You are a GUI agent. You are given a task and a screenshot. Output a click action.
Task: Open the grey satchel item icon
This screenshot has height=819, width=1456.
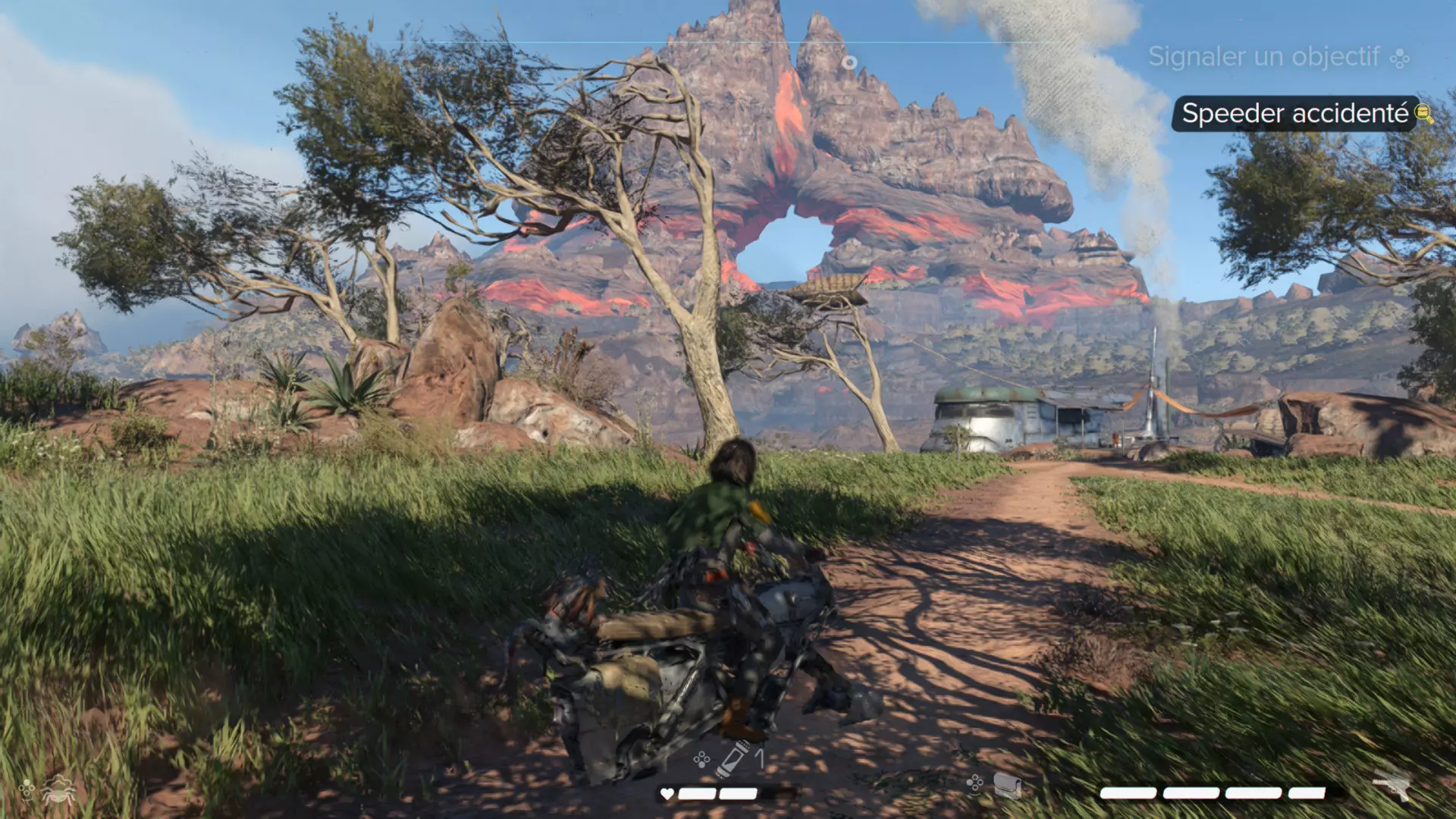click(1006, 786)
